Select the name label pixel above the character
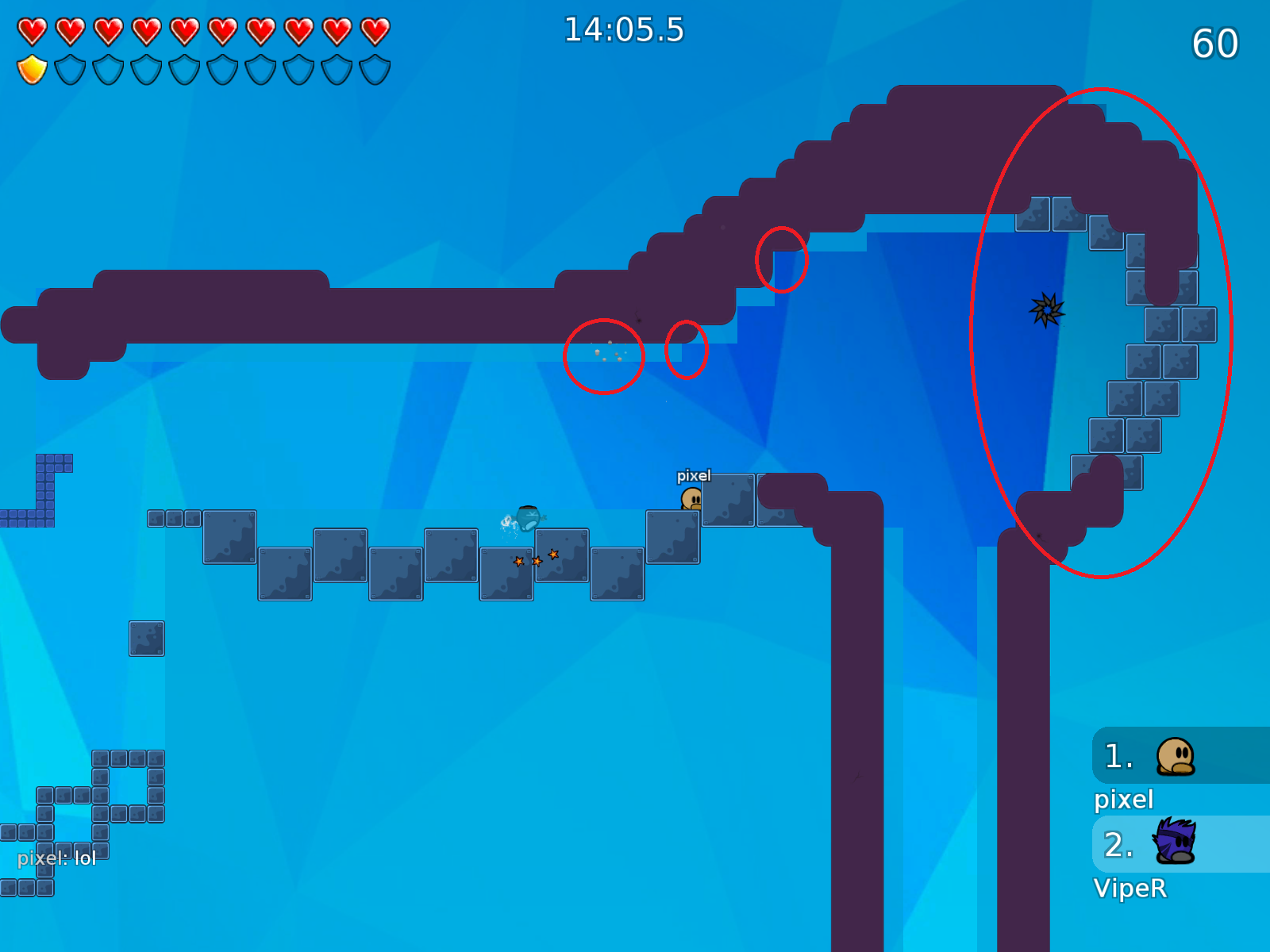 coord(694,476)
